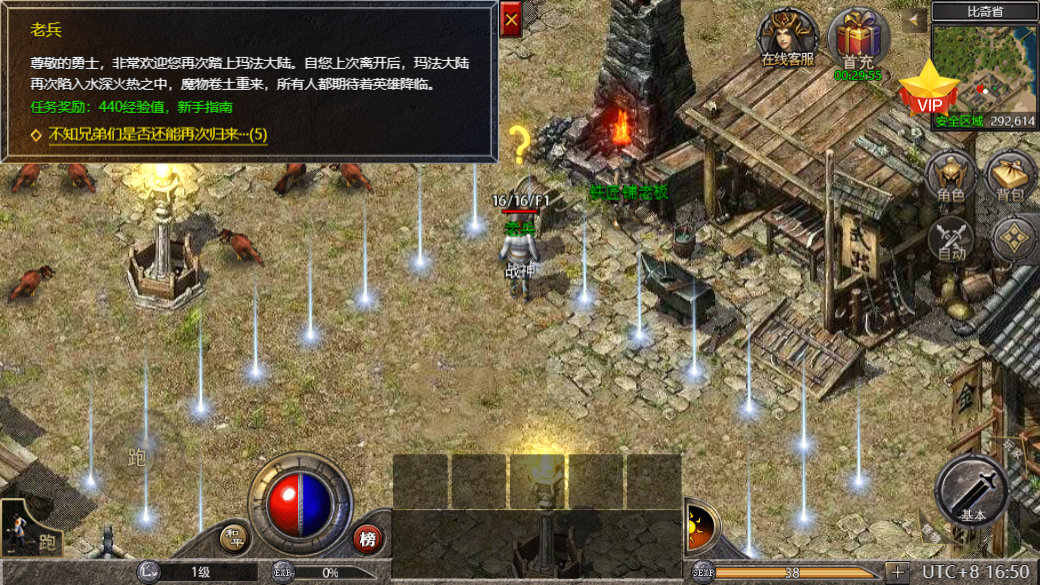Open the 角色 character sheet
The width and height of the screenshot is (1040, 585).
point(951,178)
